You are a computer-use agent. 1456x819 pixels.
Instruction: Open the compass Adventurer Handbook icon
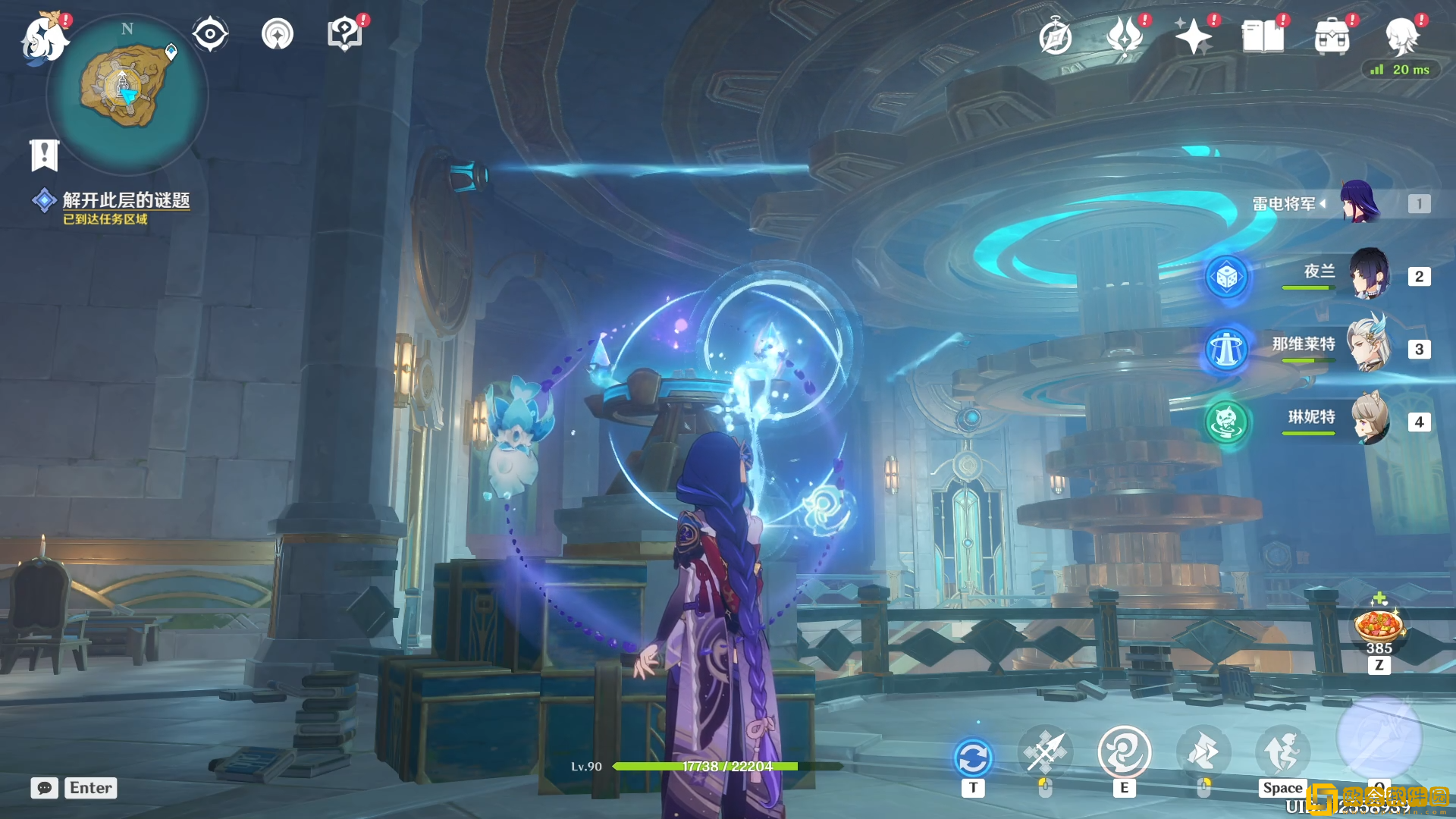point(1055,37)
